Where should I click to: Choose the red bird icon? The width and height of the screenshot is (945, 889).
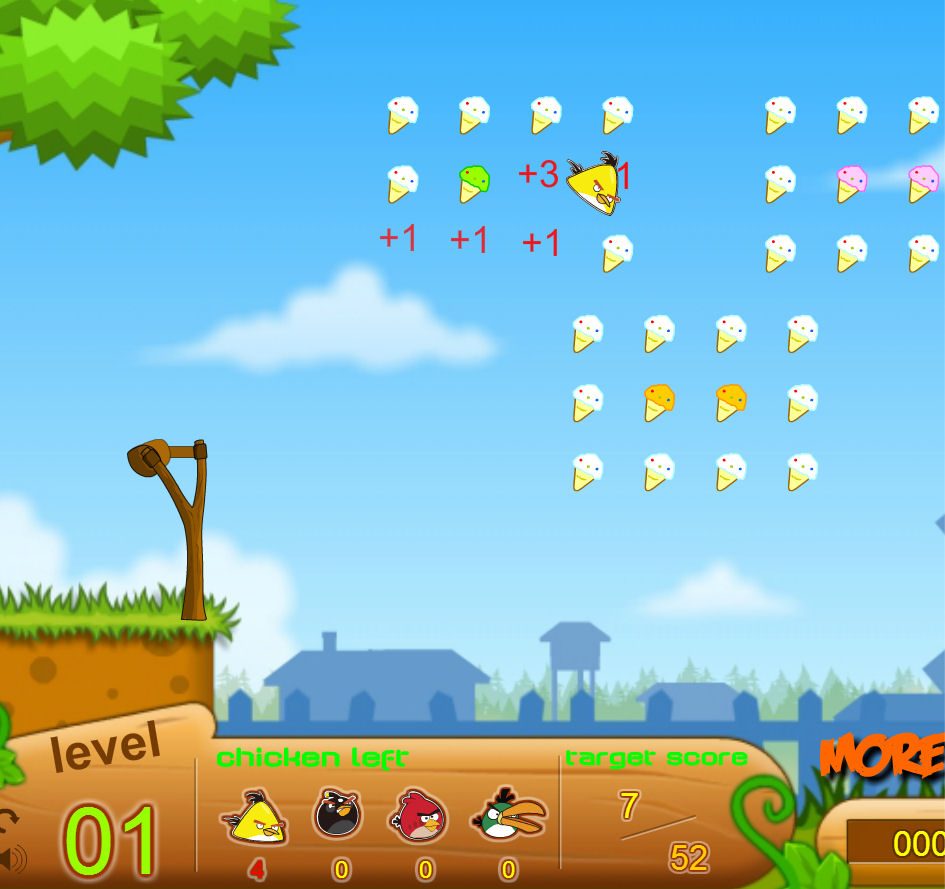421,814
